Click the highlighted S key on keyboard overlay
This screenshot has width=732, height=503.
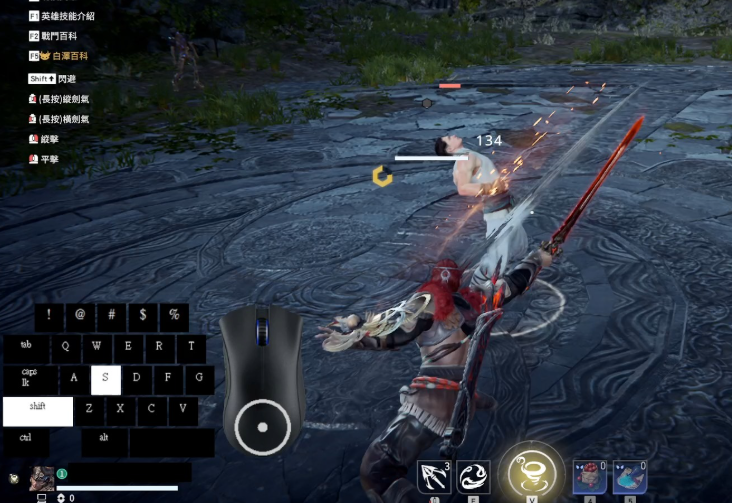coord(106,379)
